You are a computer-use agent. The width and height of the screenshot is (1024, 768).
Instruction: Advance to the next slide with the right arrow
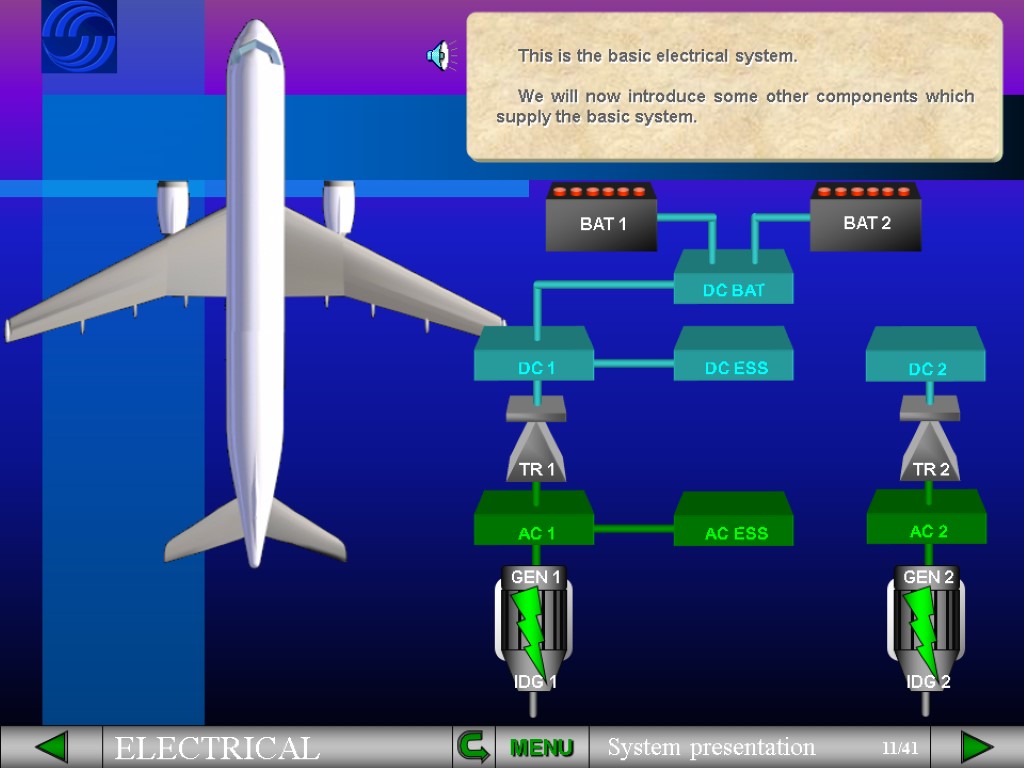click(x=976, y=747)
